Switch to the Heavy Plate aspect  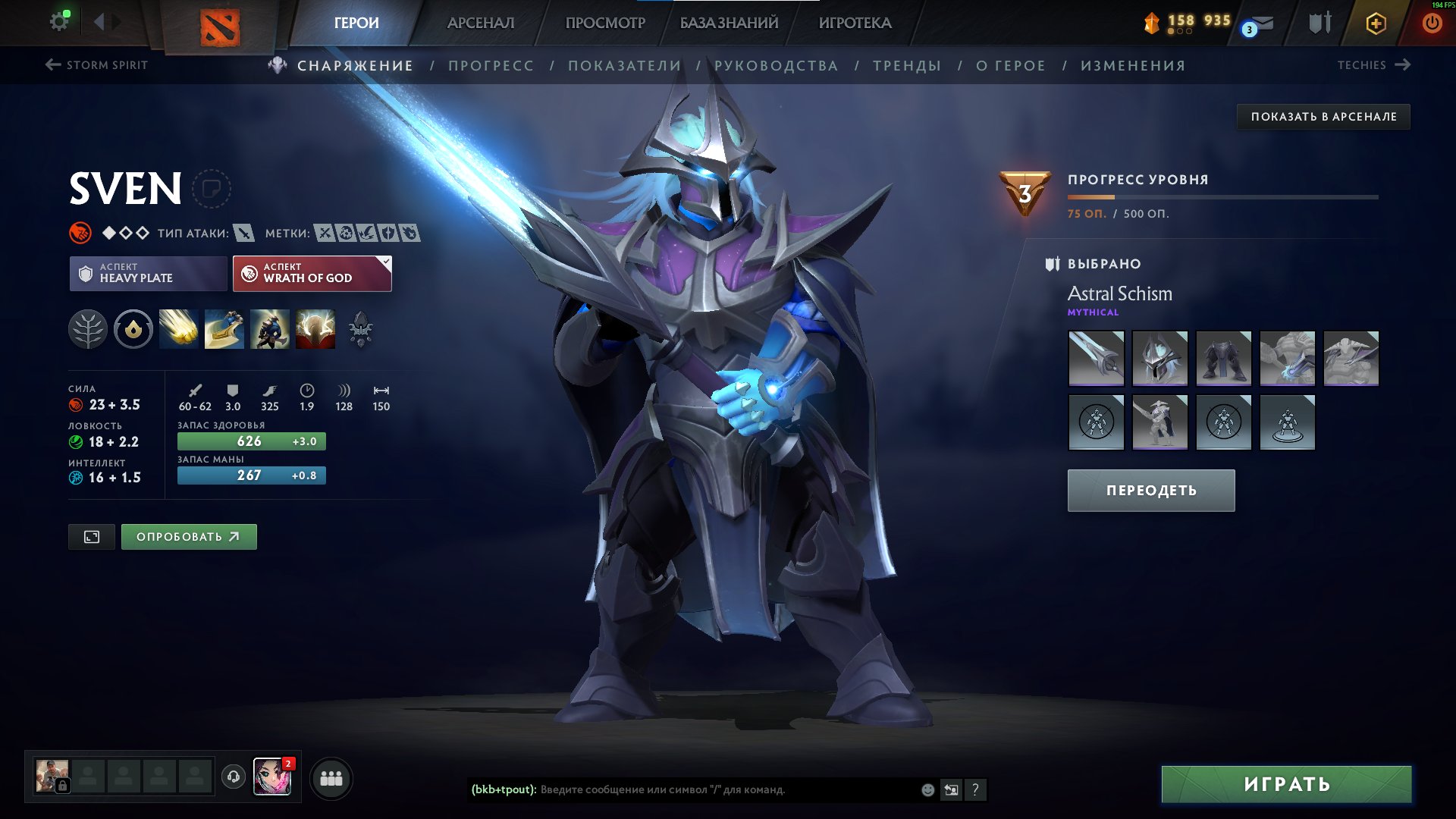click(146, 273)
